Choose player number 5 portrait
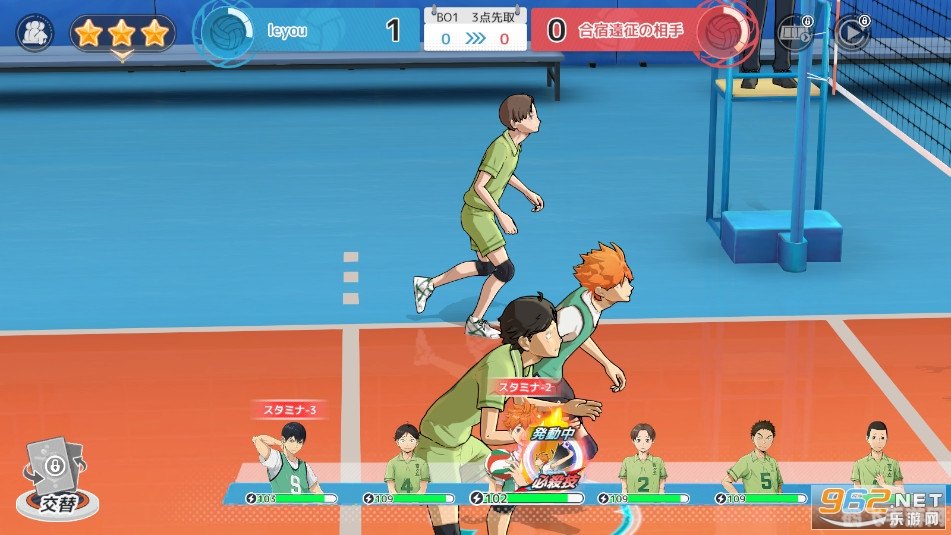The width and height of the screenshot is (951, 535). (762, 460)
